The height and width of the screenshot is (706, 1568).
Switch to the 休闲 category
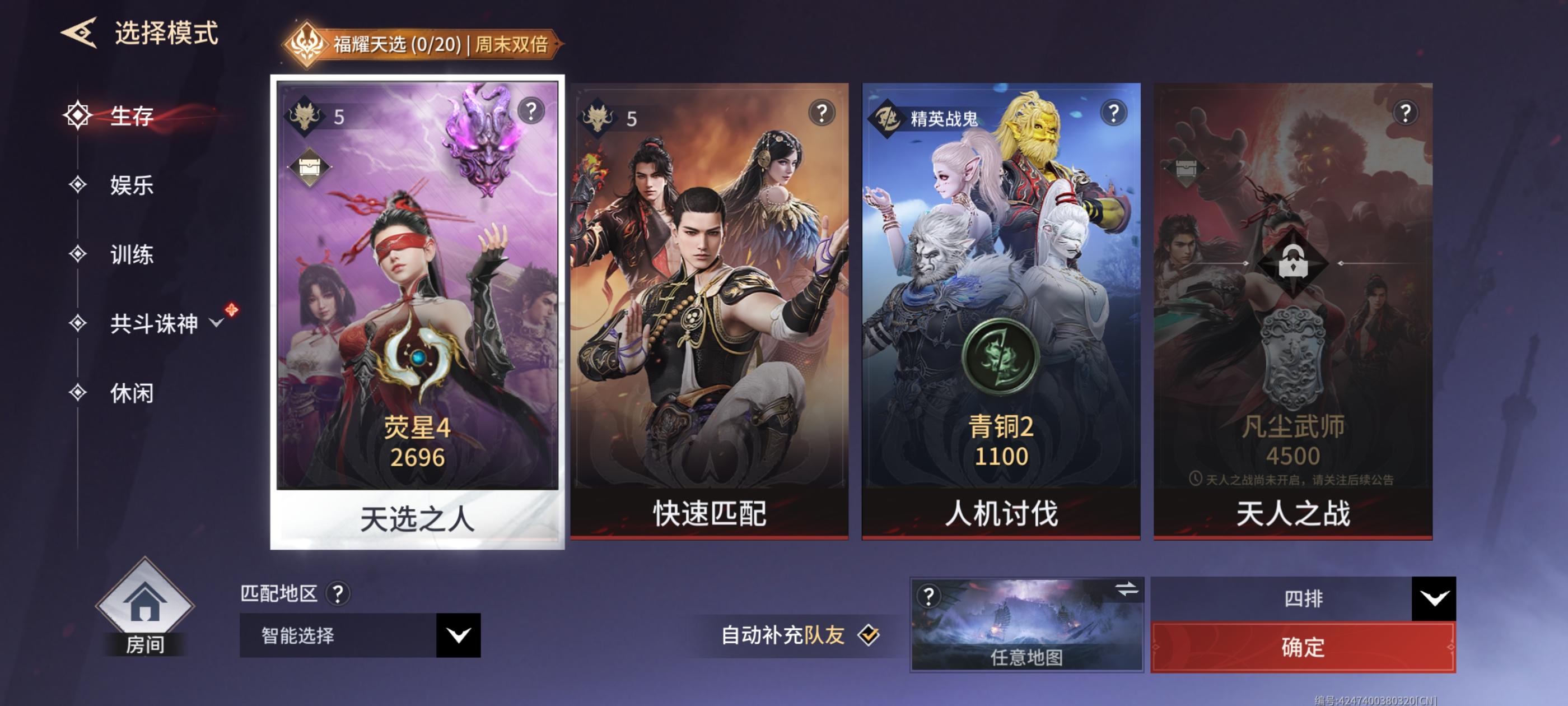coord(133,394)
